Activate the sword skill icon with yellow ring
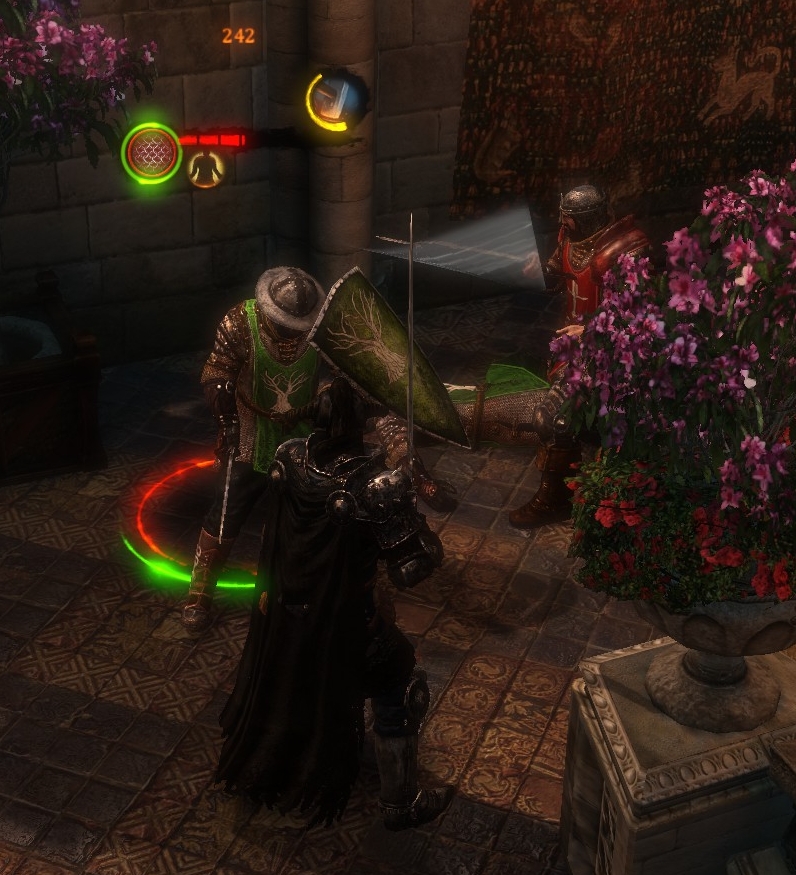796x875 pixels. [335, 100]
